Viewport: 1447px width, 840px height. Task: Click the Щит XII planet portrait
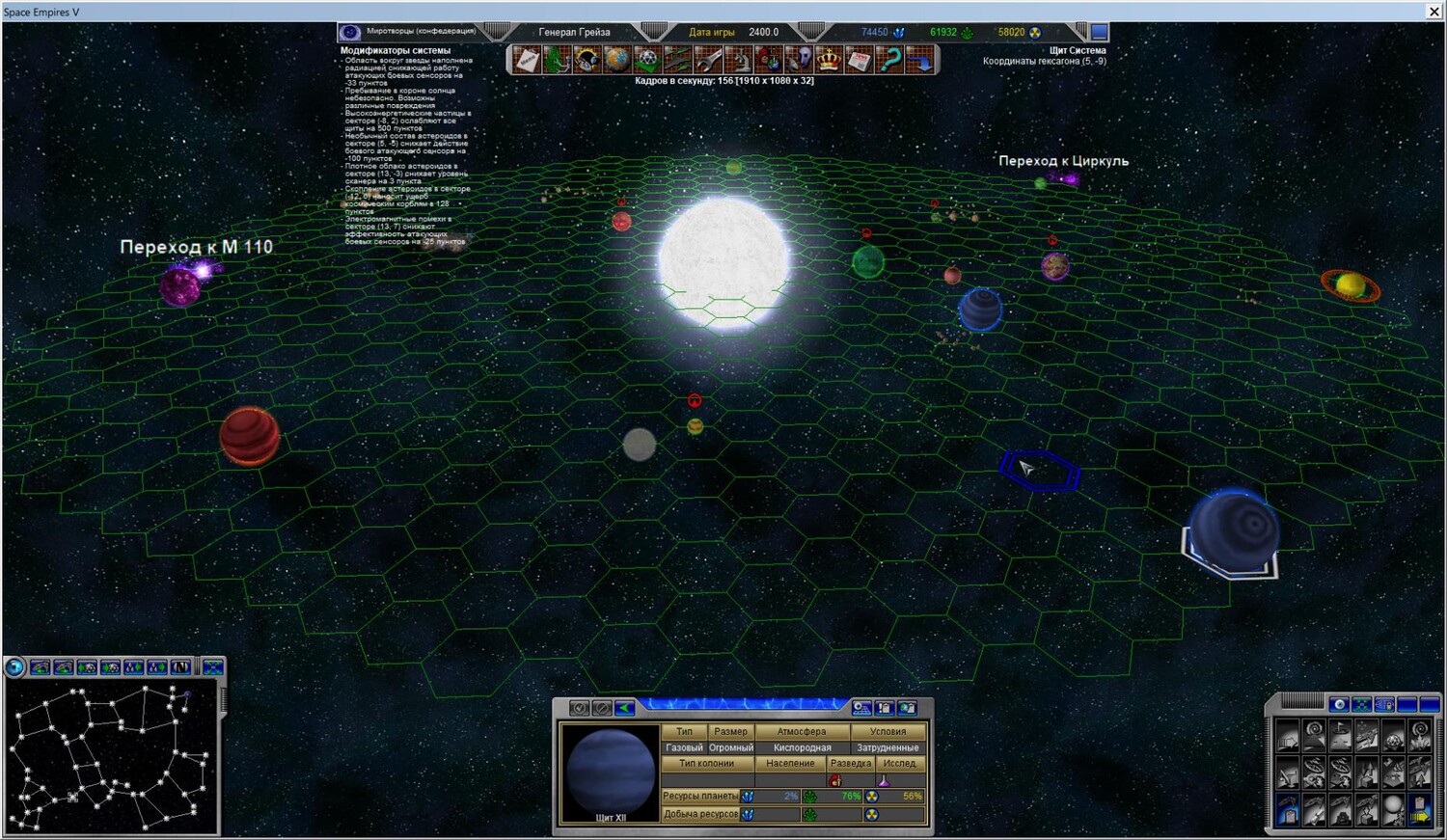[x=610, y=772]
